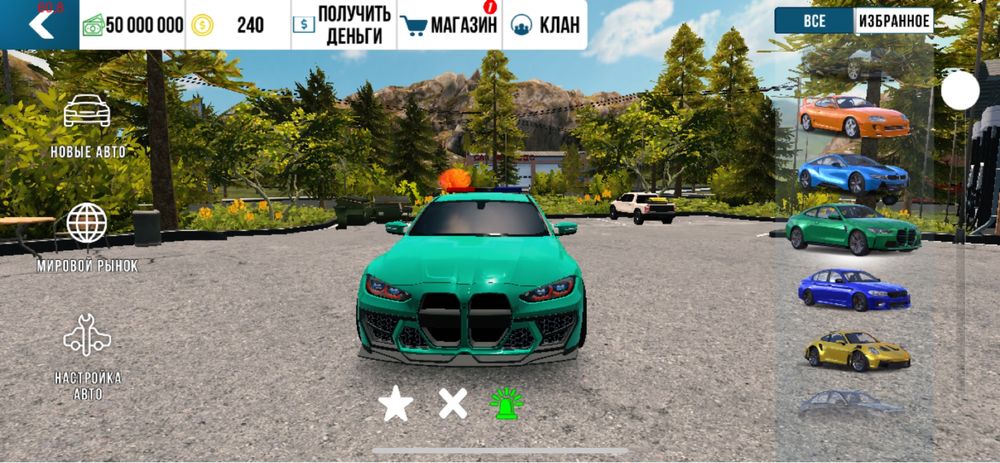The height and width of the screenshot is (463, 1000).
Task: Click the Получить Деньги button
Action: (343, 25)
